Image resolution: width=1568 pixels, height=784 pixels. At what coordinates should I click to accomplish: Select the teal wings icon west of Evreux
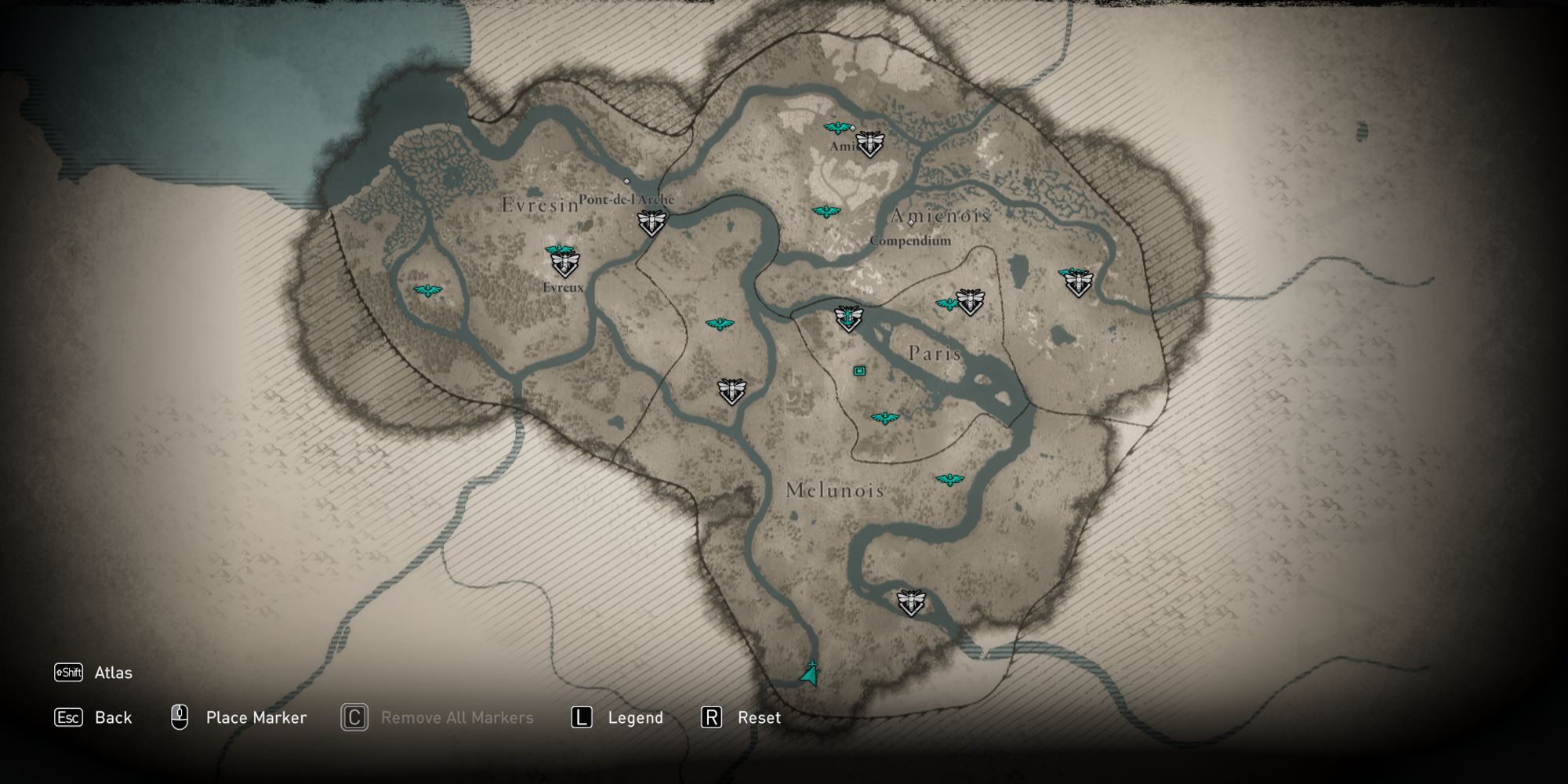pos(427,289)
